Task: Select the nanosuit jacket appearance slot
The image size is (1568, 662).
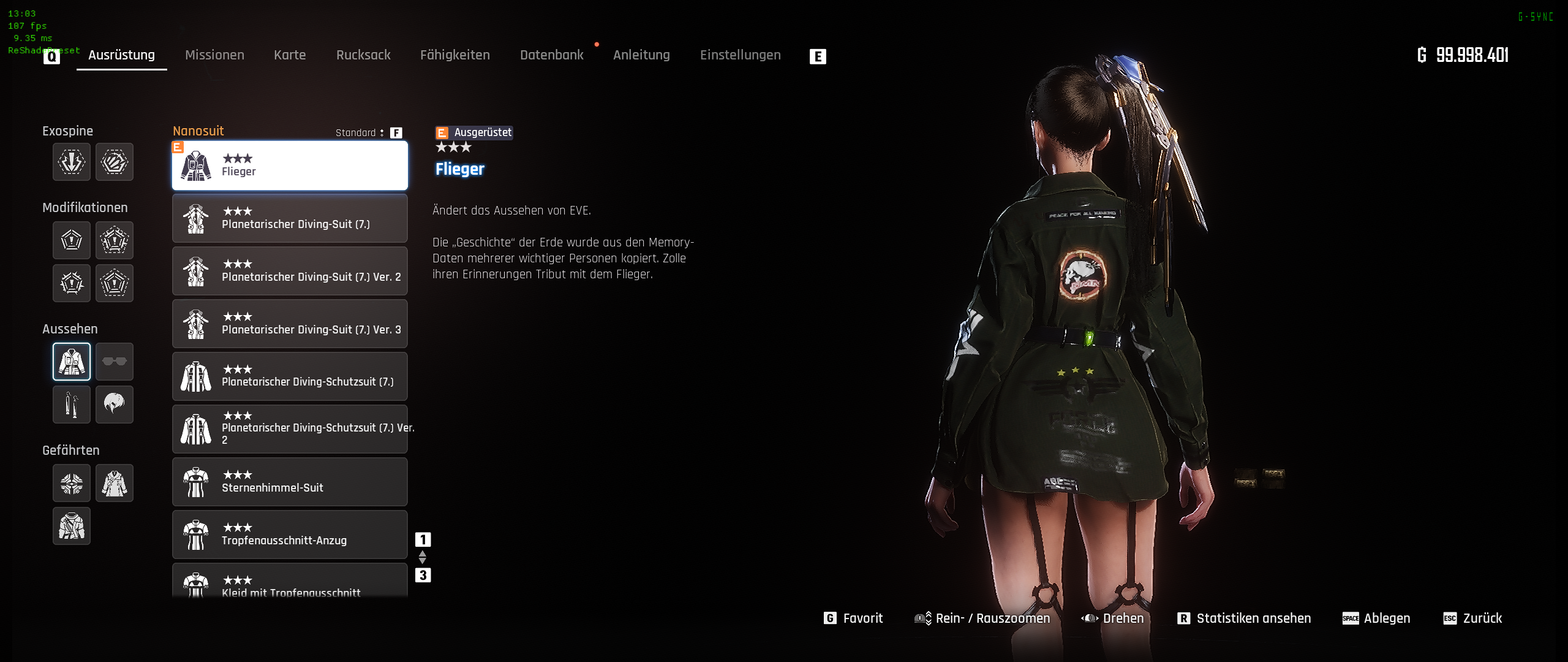Action: pyautogui.click(x=72, y=362)
